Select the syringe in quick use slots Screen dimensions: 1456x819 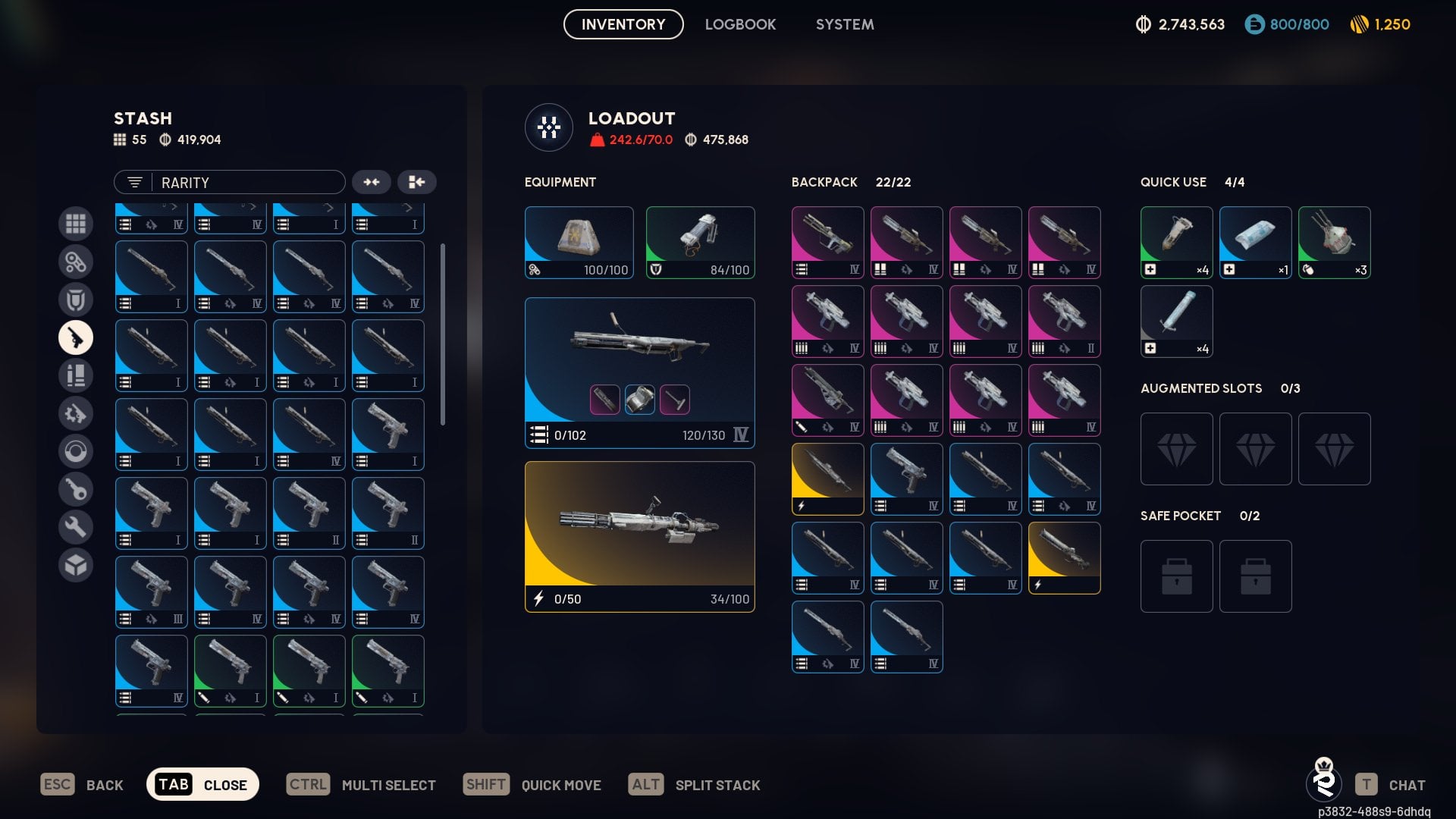pos(1176,321)
